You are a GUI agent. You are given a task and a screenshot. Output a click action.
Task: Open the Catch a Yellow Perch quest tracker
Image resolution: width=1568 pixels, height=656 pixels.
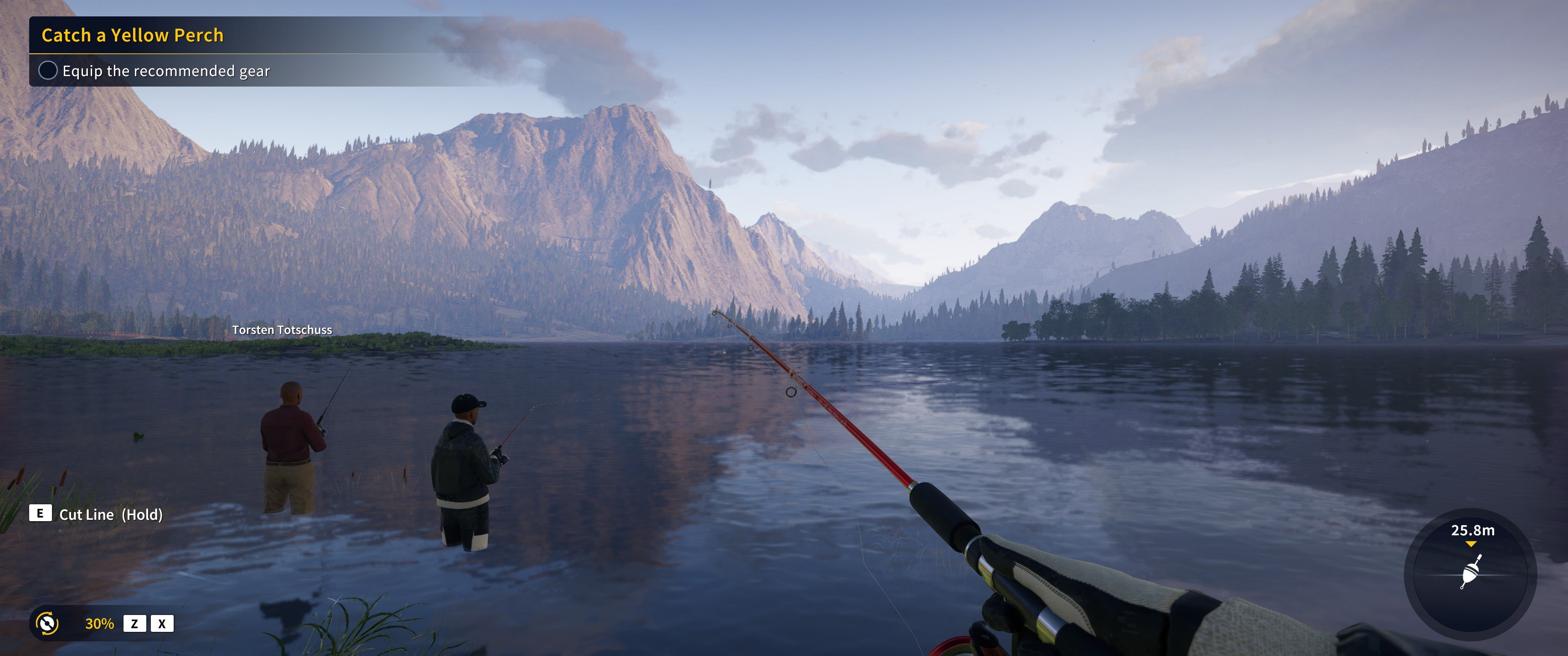pyautogui.click(x=133, y=35)
